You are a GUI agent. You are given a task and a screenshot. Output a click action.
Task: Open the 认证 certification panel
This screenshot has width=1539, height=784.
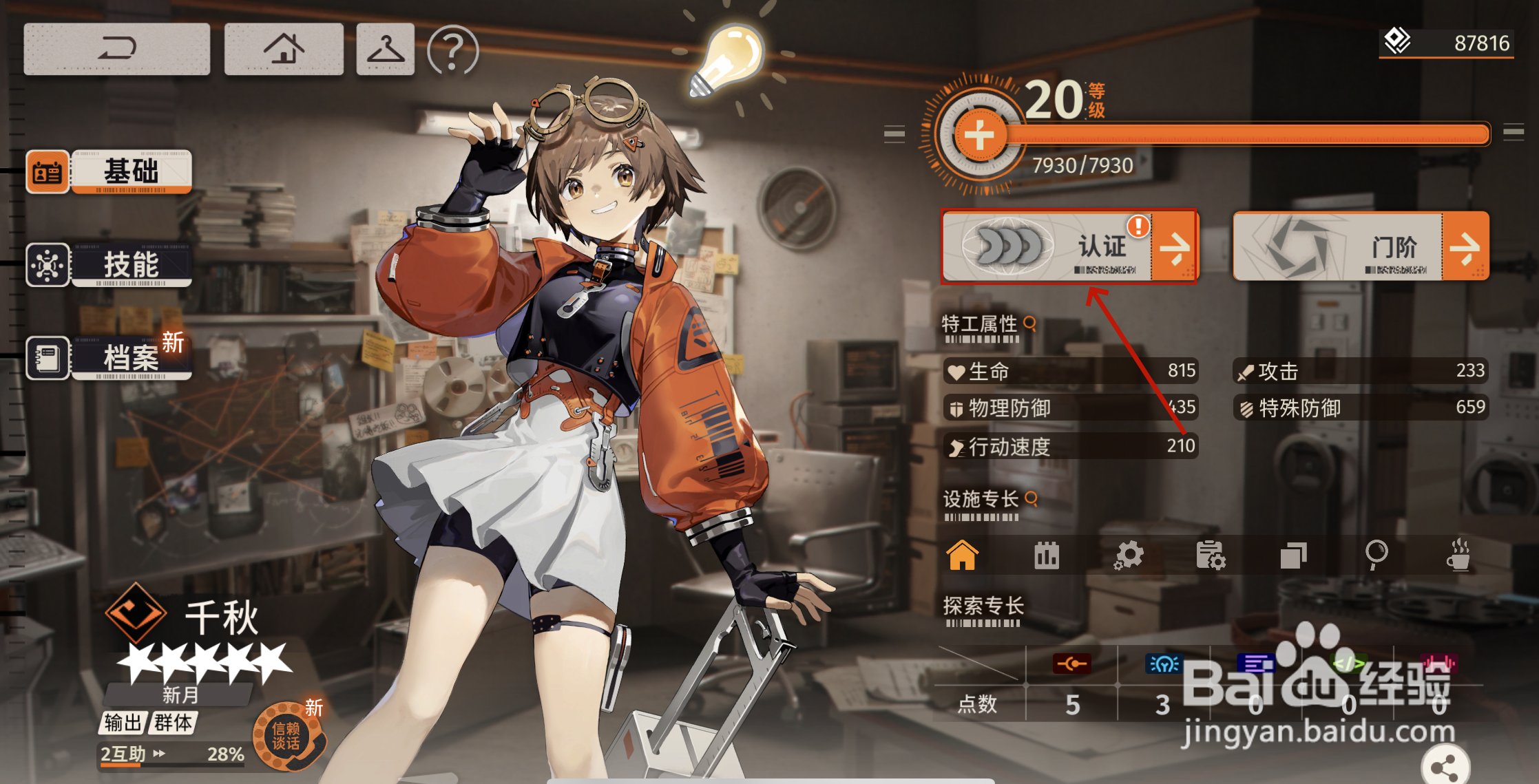1069,246
